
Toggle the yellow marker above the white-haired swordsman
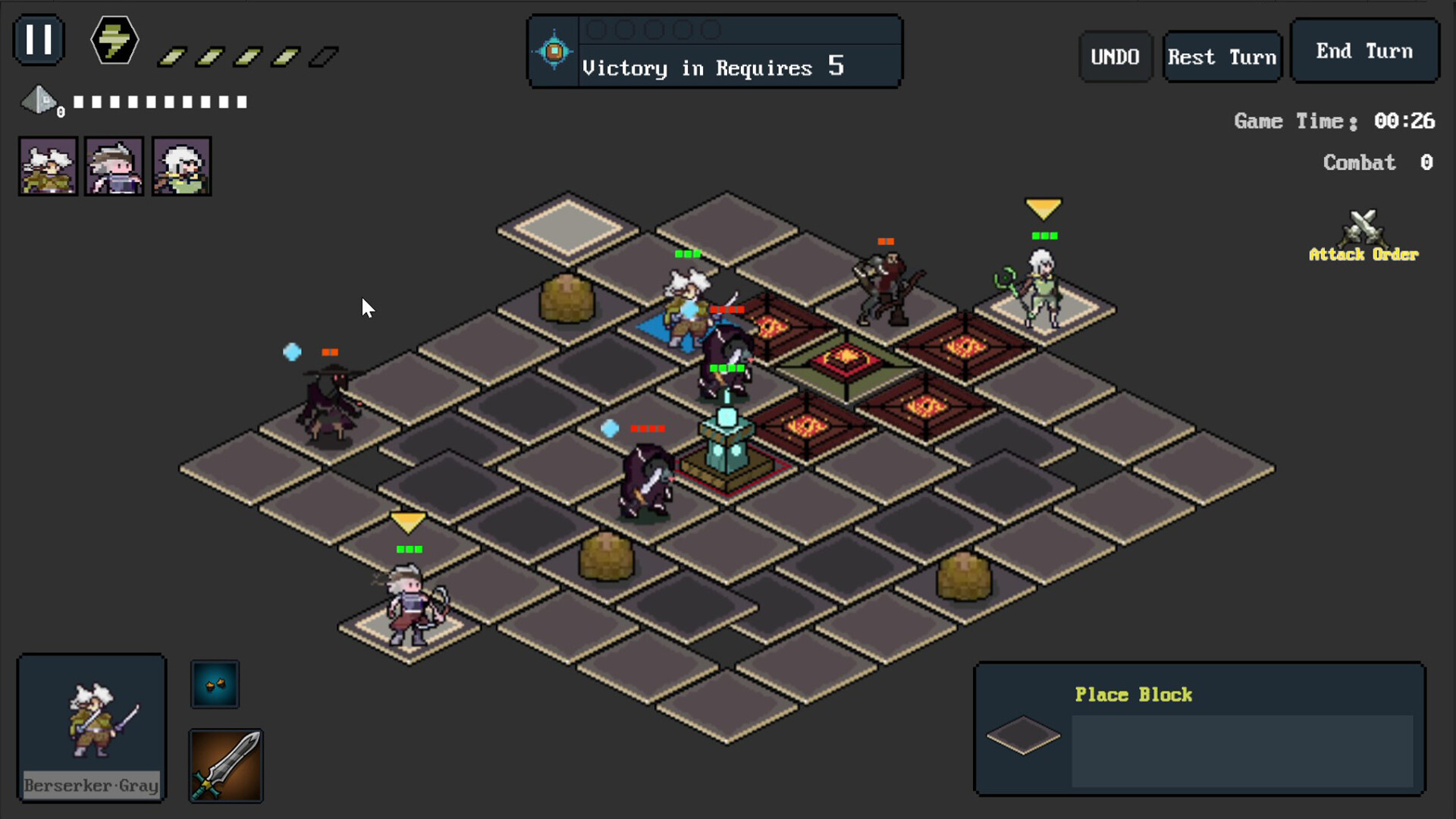(x=408, y=521)
